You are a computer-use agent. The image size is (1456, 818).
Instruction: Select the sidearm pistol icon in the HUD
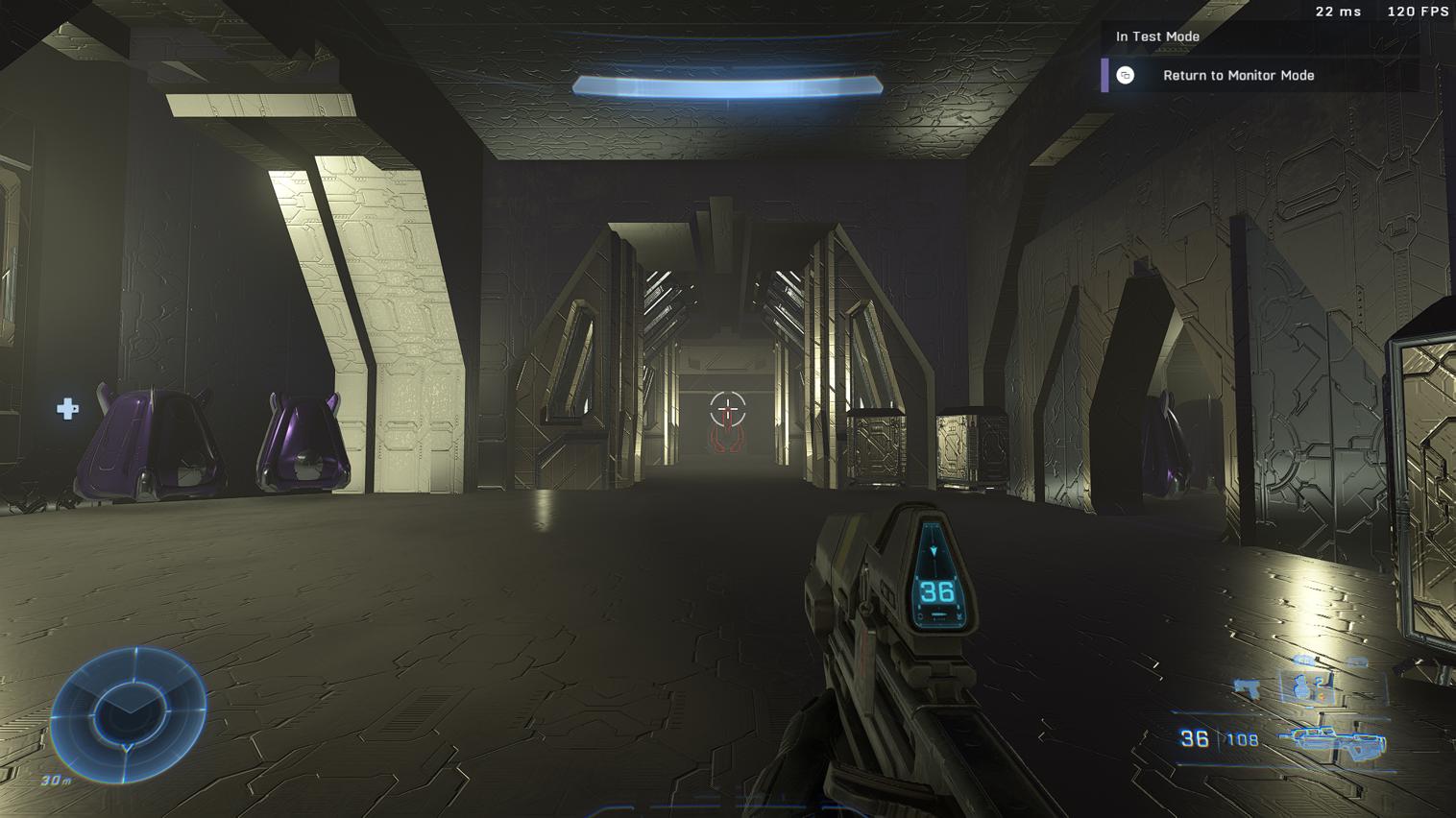1247,687
